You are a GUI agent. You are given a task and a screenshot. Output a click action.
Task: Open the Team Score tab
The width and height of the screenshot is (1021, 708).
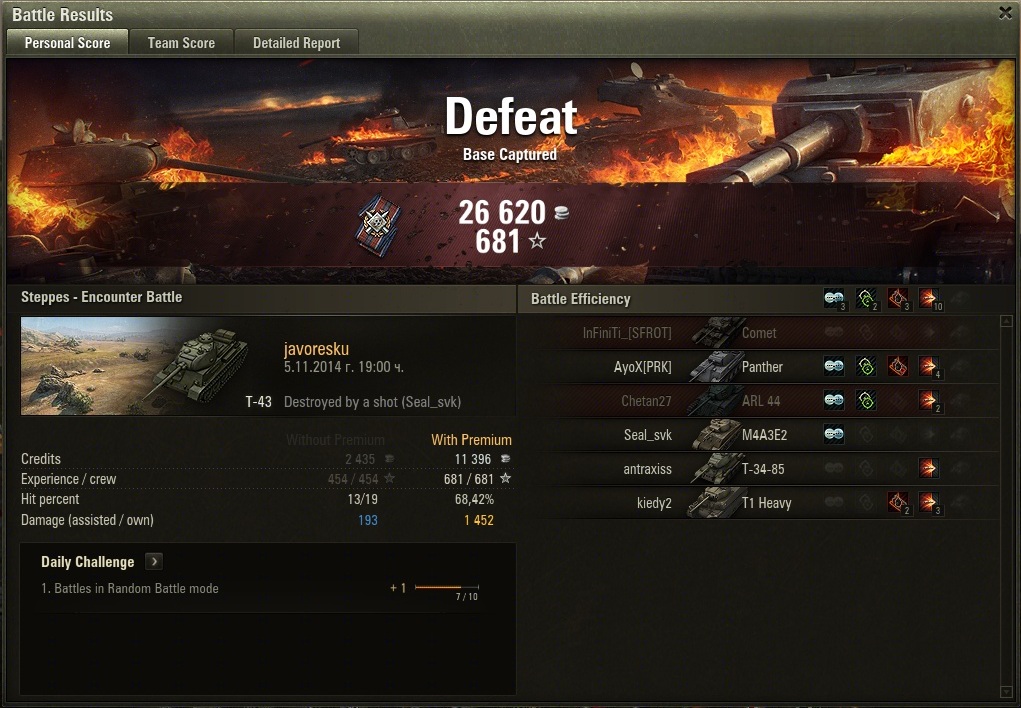(x=181, y=43)
